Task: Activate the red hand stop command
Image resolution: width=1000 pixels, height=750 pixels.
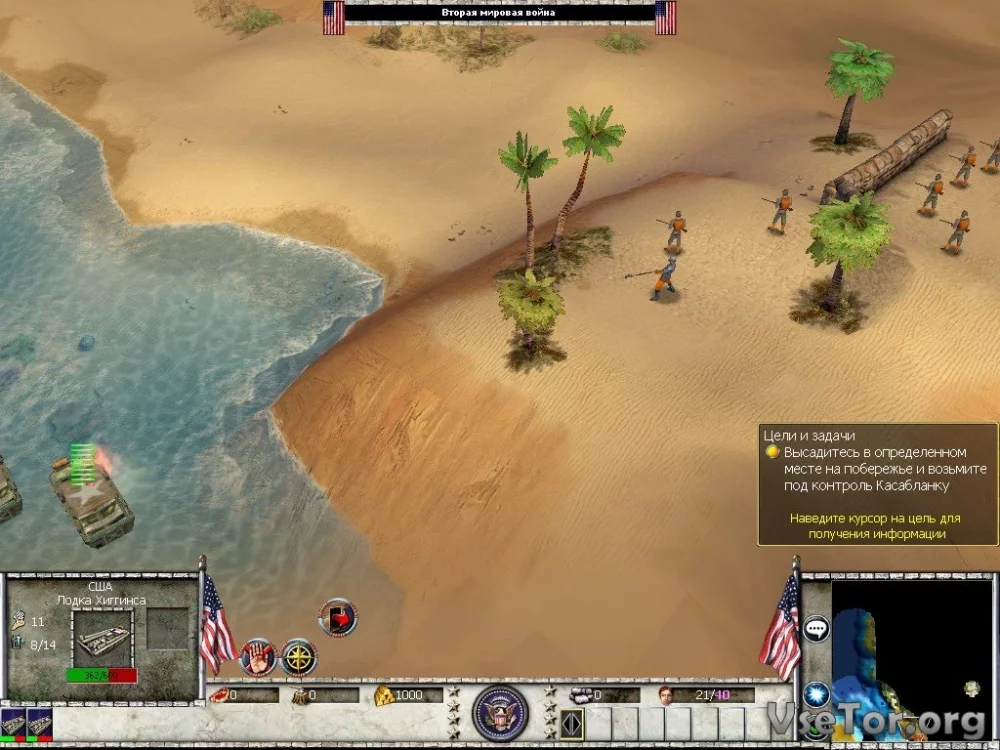Action: click(257, 656)
